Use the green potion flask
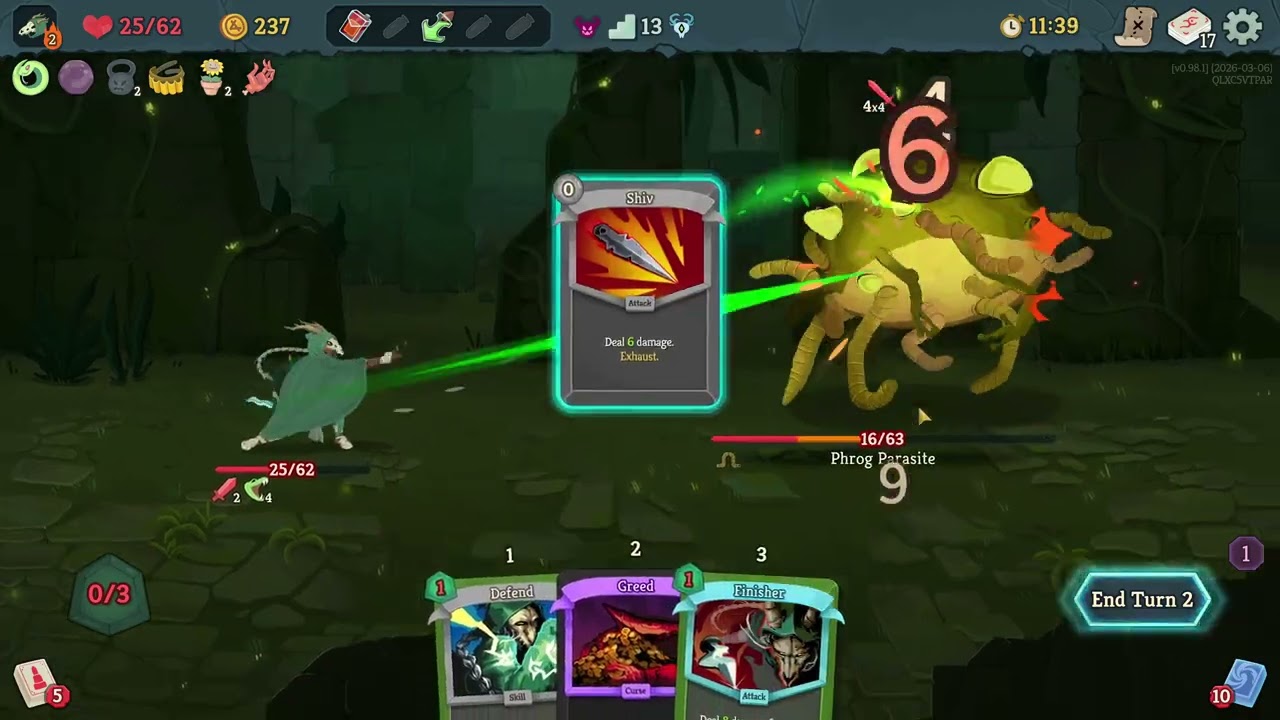This screenshot has height=720, width=1280. [x=437, y=27]
